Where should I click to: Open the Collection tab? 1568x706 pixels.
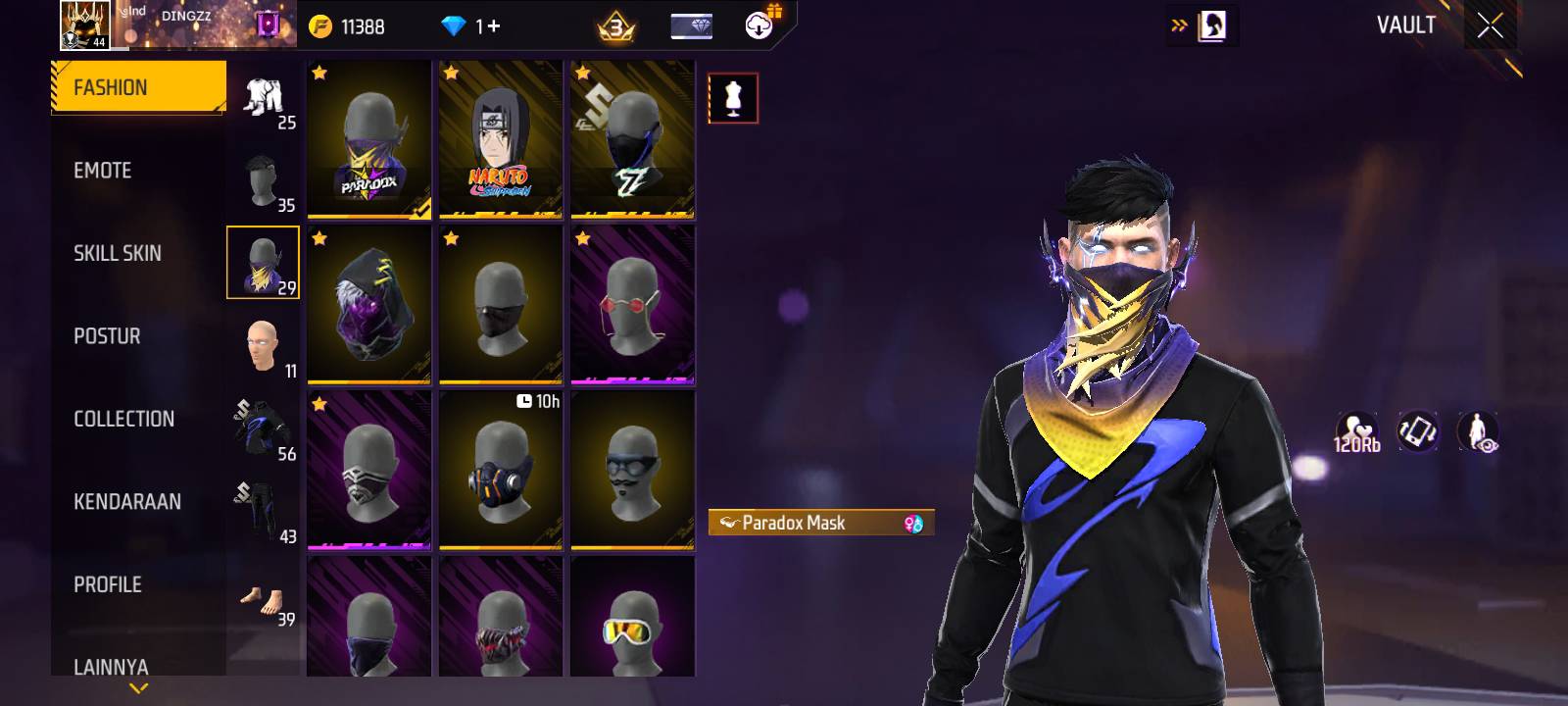tap(123, 419)
